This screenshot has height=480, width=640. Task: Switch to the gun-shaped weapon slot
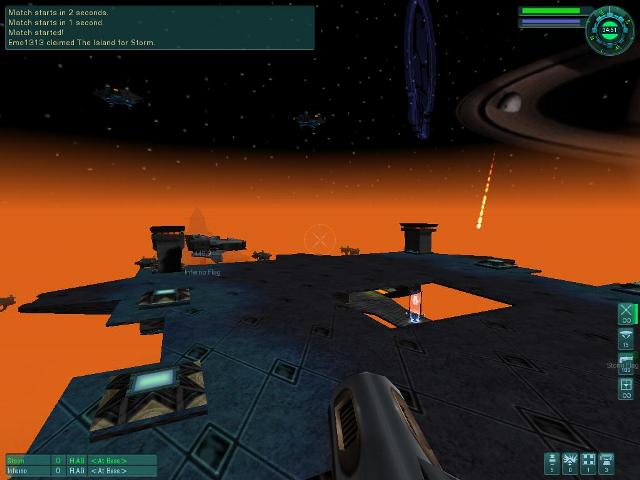(x=627, y=362)
